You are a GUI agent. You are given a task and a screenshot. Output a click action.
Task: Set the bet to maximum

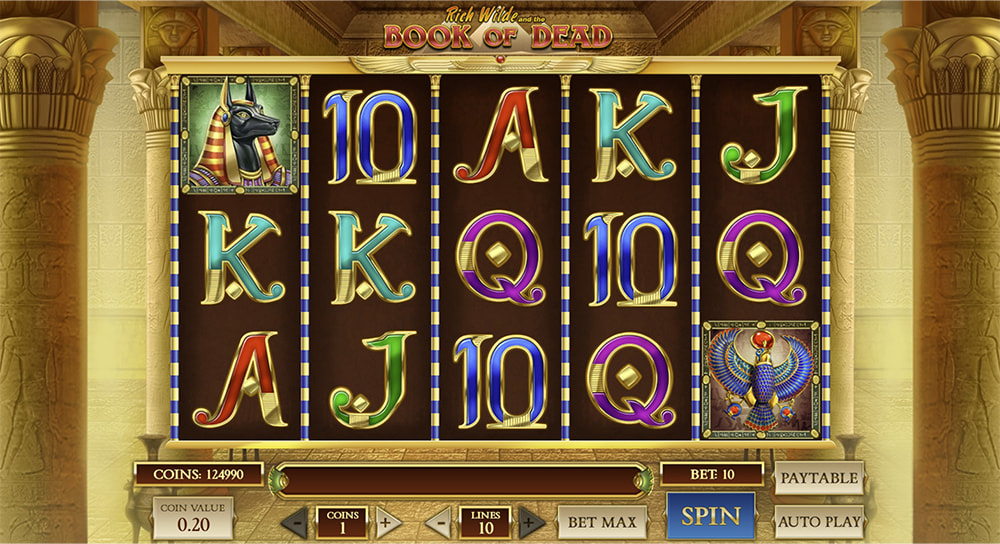point(602,521)
